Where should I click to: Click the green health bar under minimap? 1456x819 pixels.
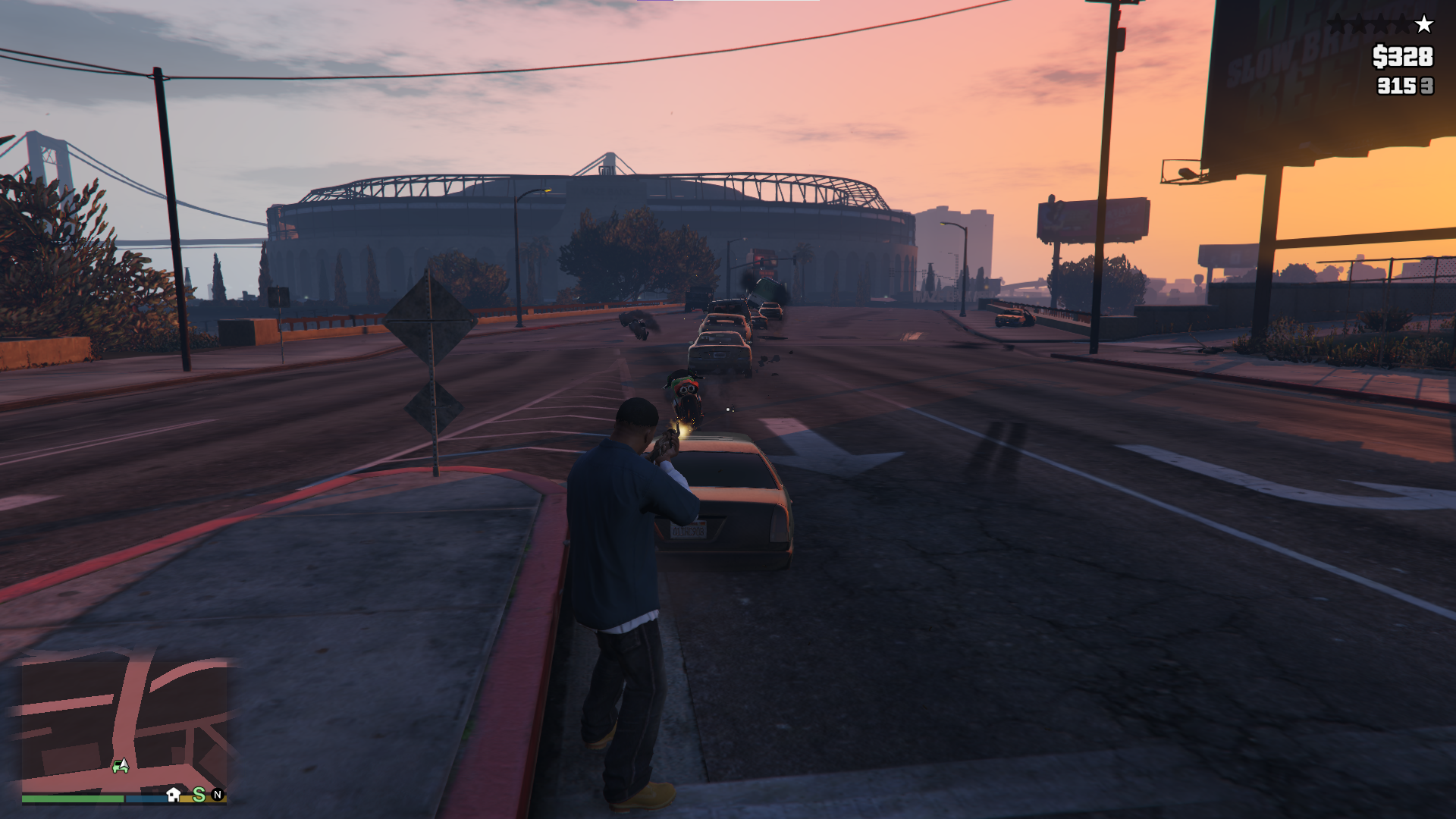click(72, 800)
